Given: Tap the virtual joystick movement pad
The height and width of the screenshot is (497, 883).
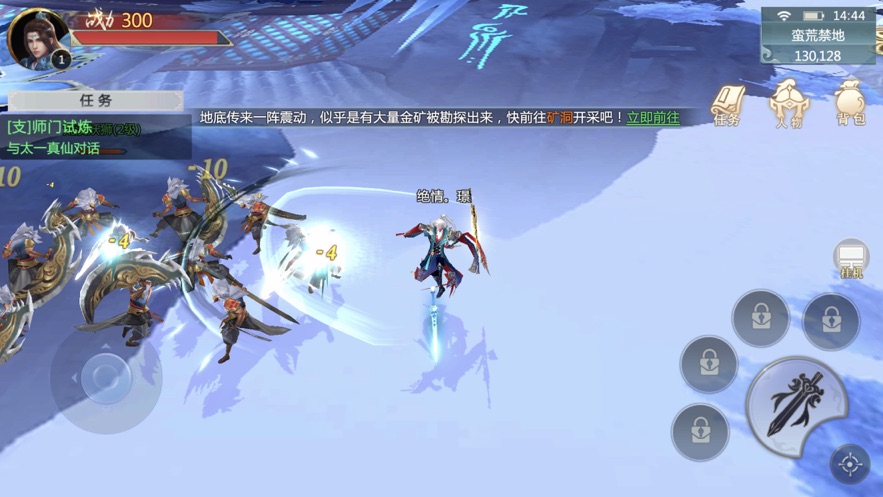Looking at the screenshot, I should pyautogui.click(x=105, y=377).
